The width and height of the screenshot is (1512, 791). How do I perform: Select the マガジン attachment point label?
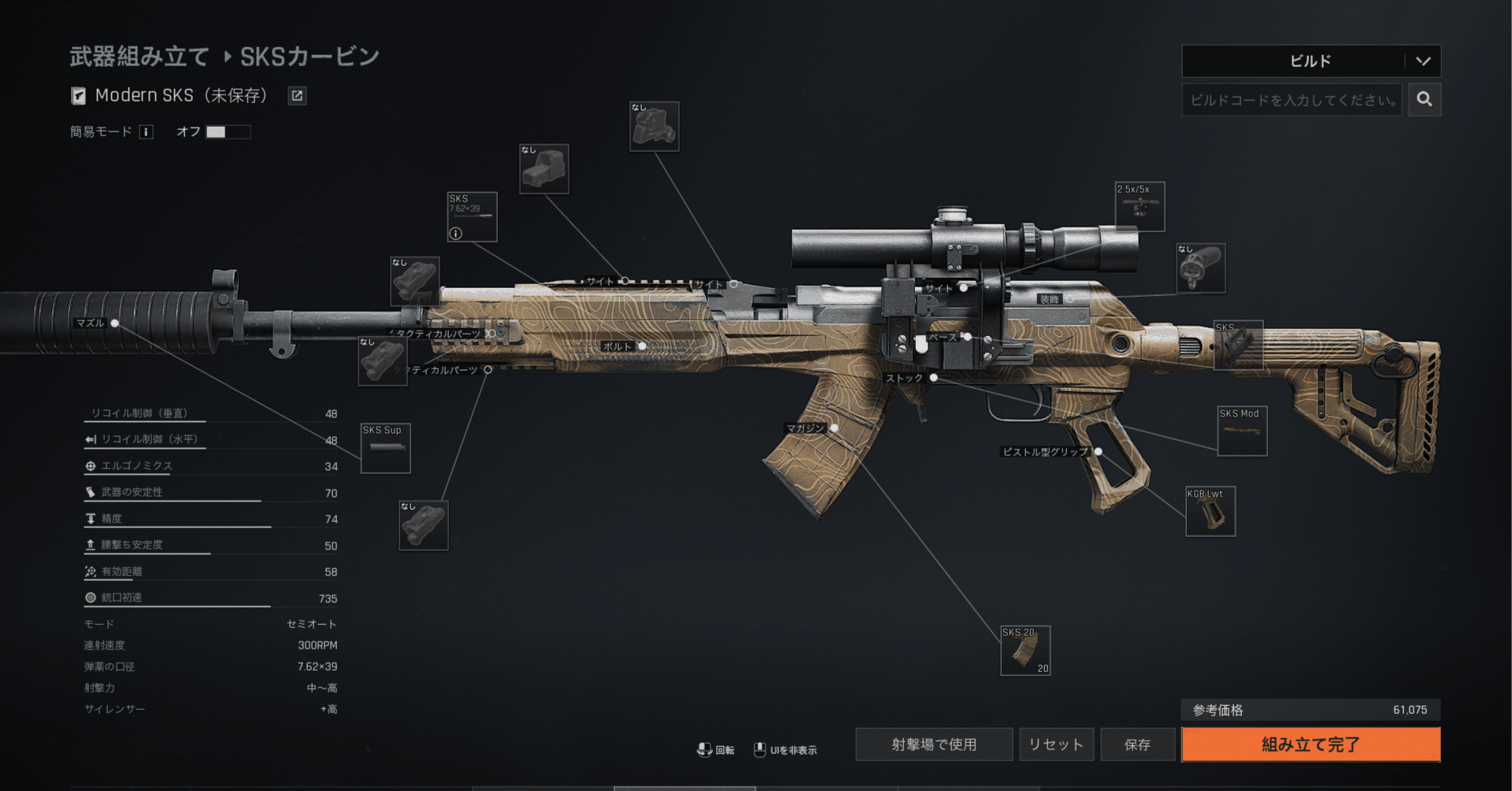point(805,428)
